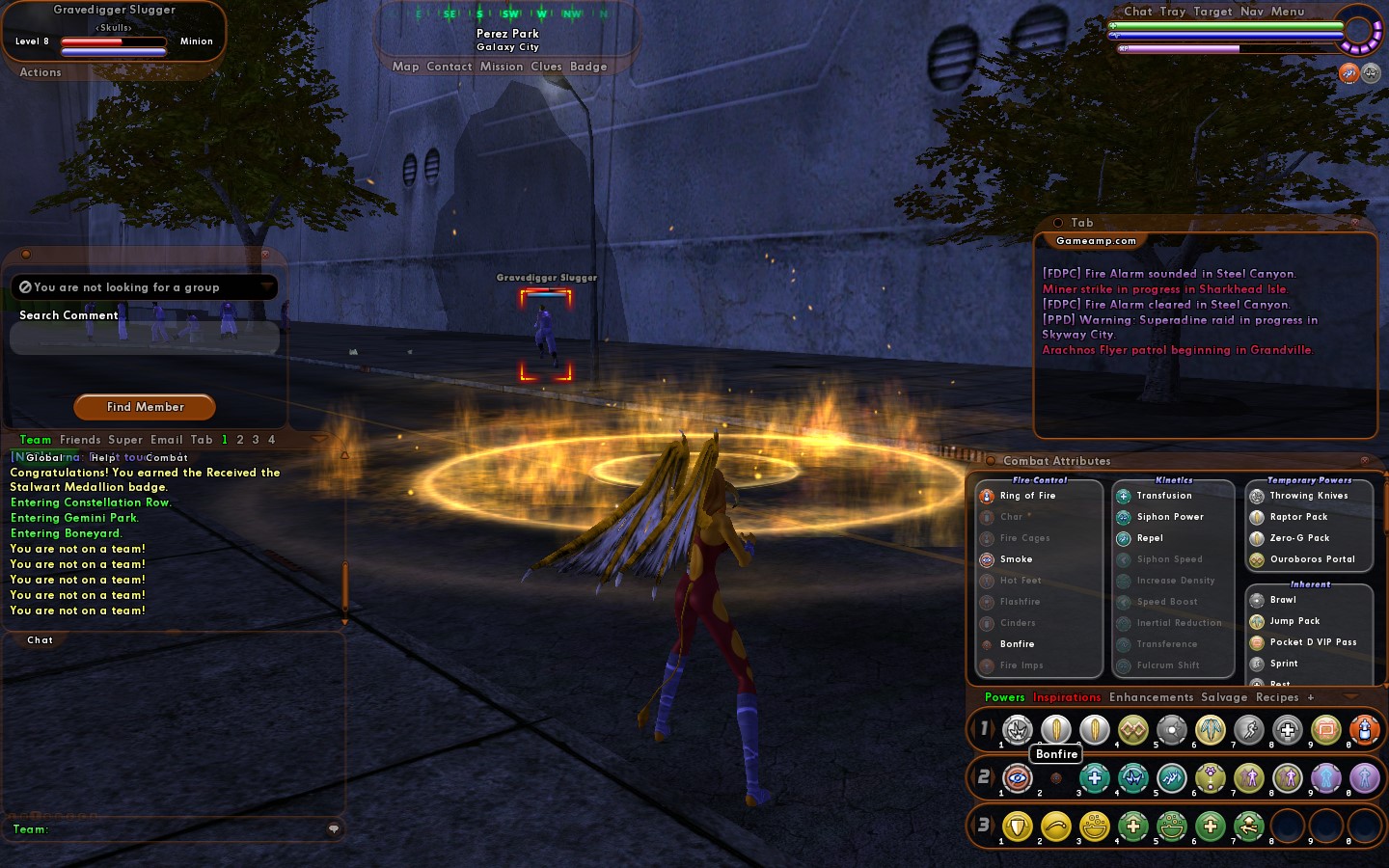
Task: Click the Find Member button
Action: [145, 407]
